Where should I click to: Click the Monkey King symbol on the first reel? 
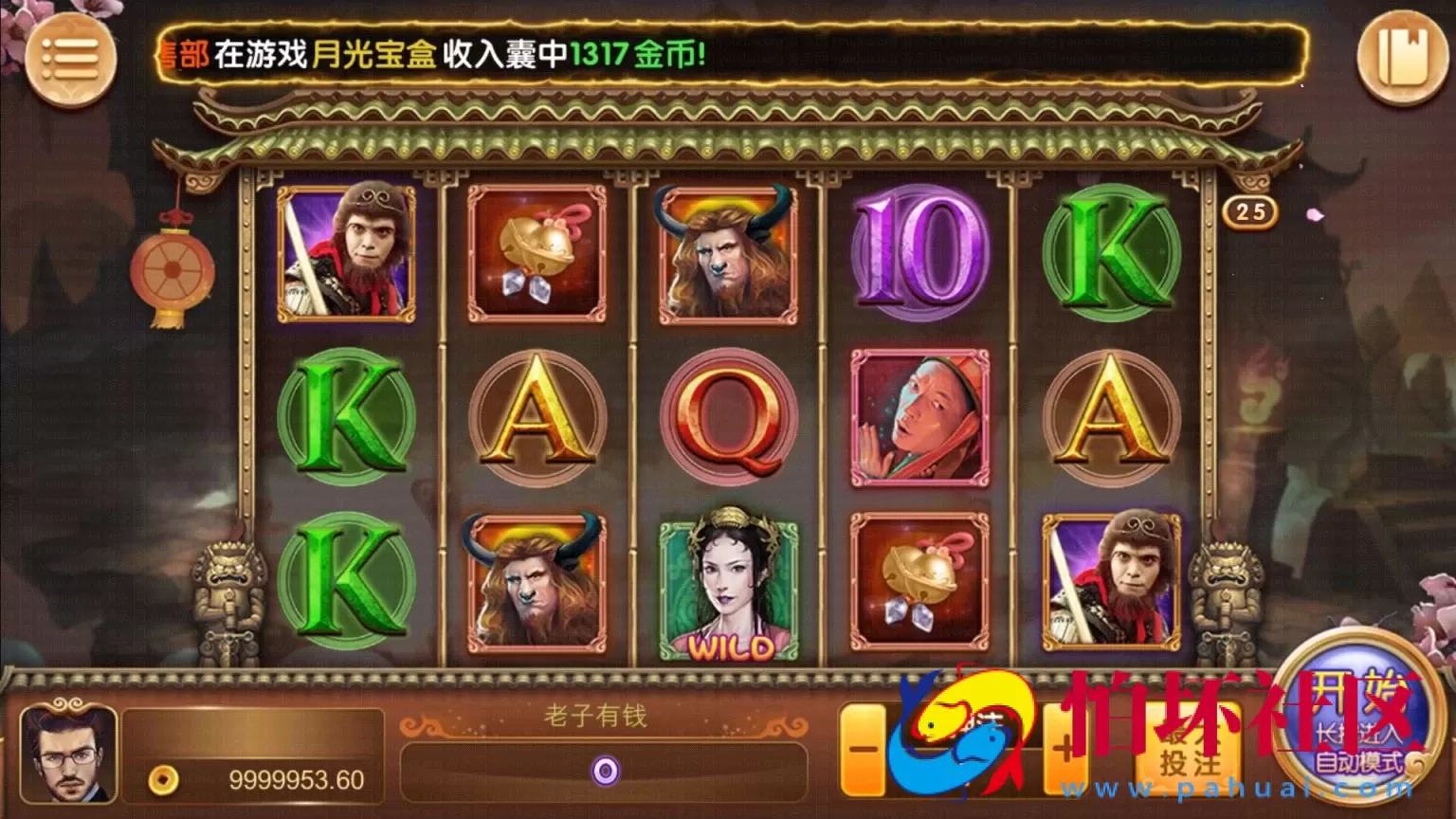(x=346, y=251)
